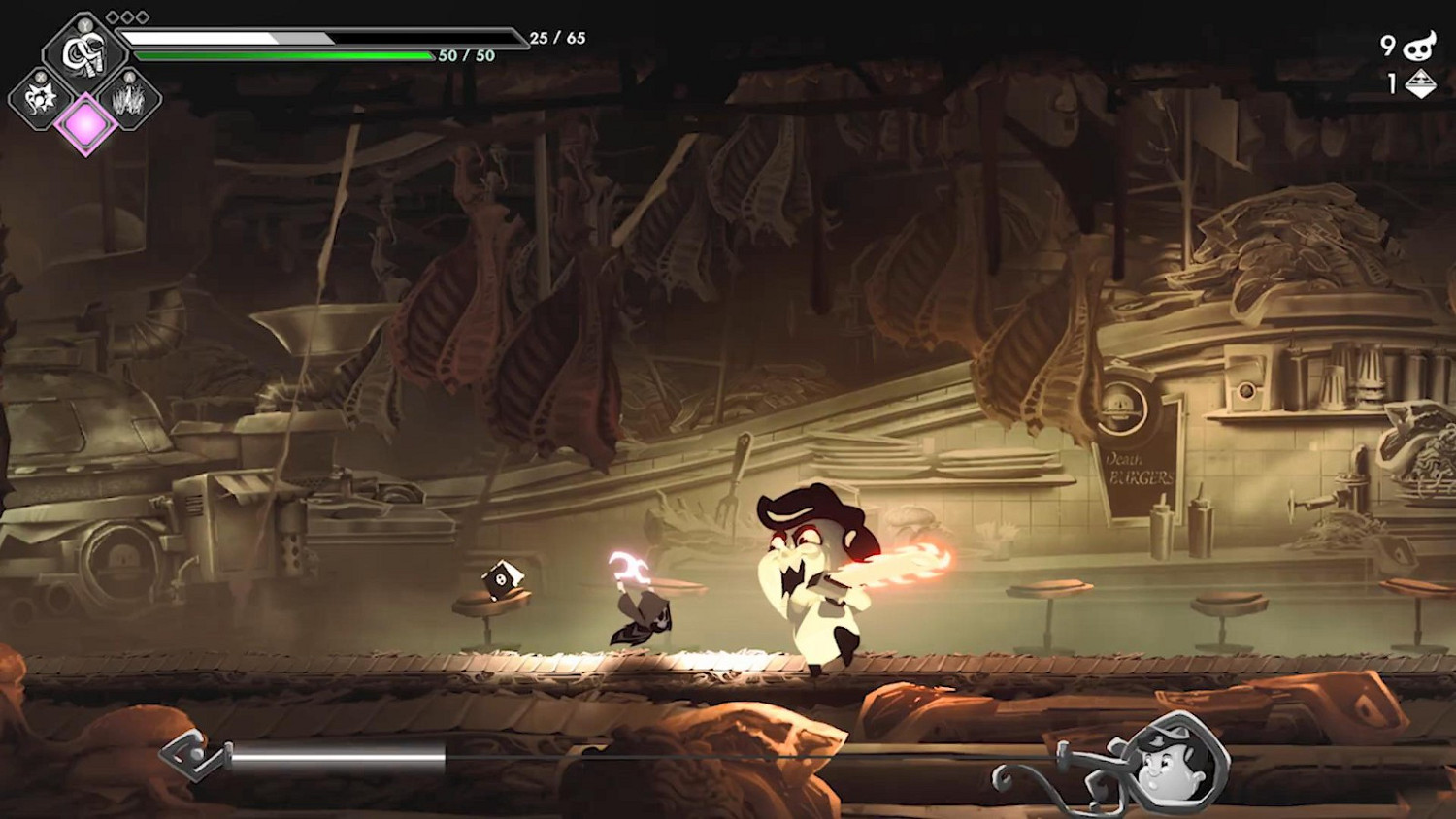Click the ghost-shaped Soulary currency icon
Screen dimensions: 1456x819
coord(1420,46)
